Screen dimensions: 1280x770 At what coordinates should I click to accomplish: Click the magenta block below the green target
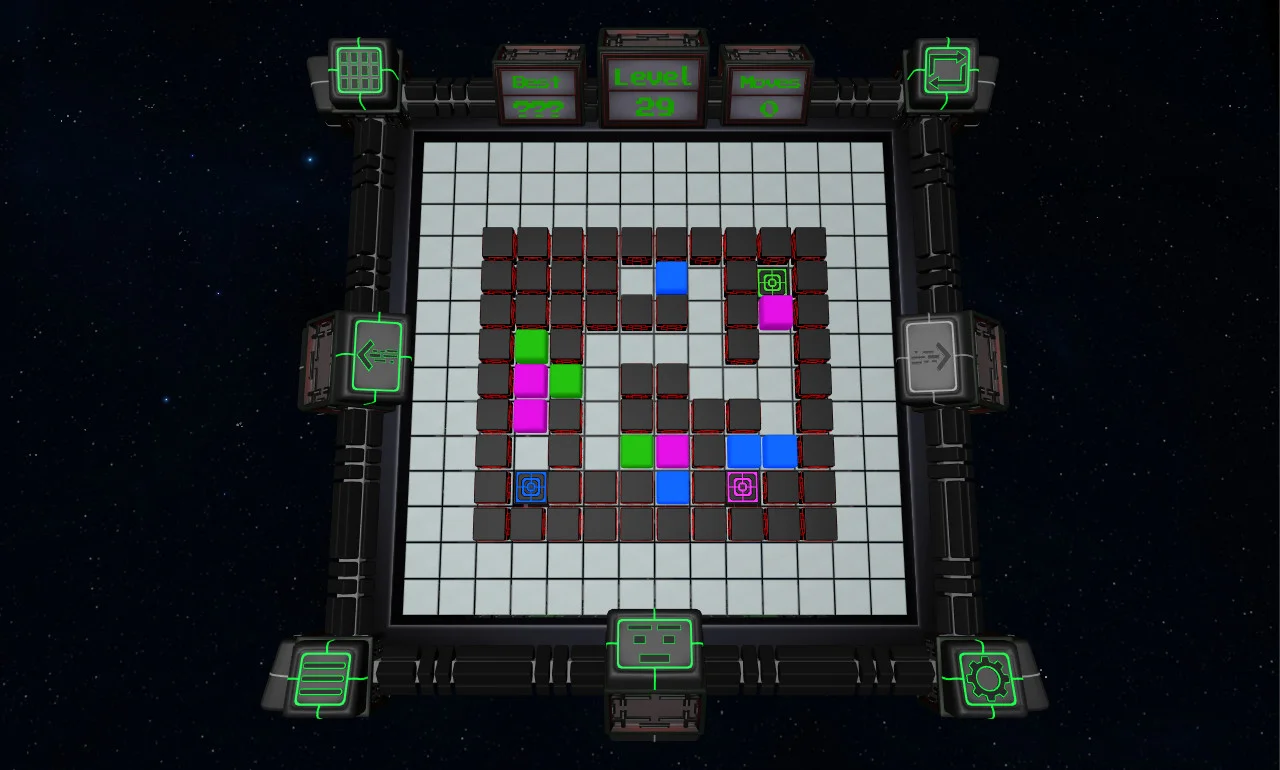[777, 313]
